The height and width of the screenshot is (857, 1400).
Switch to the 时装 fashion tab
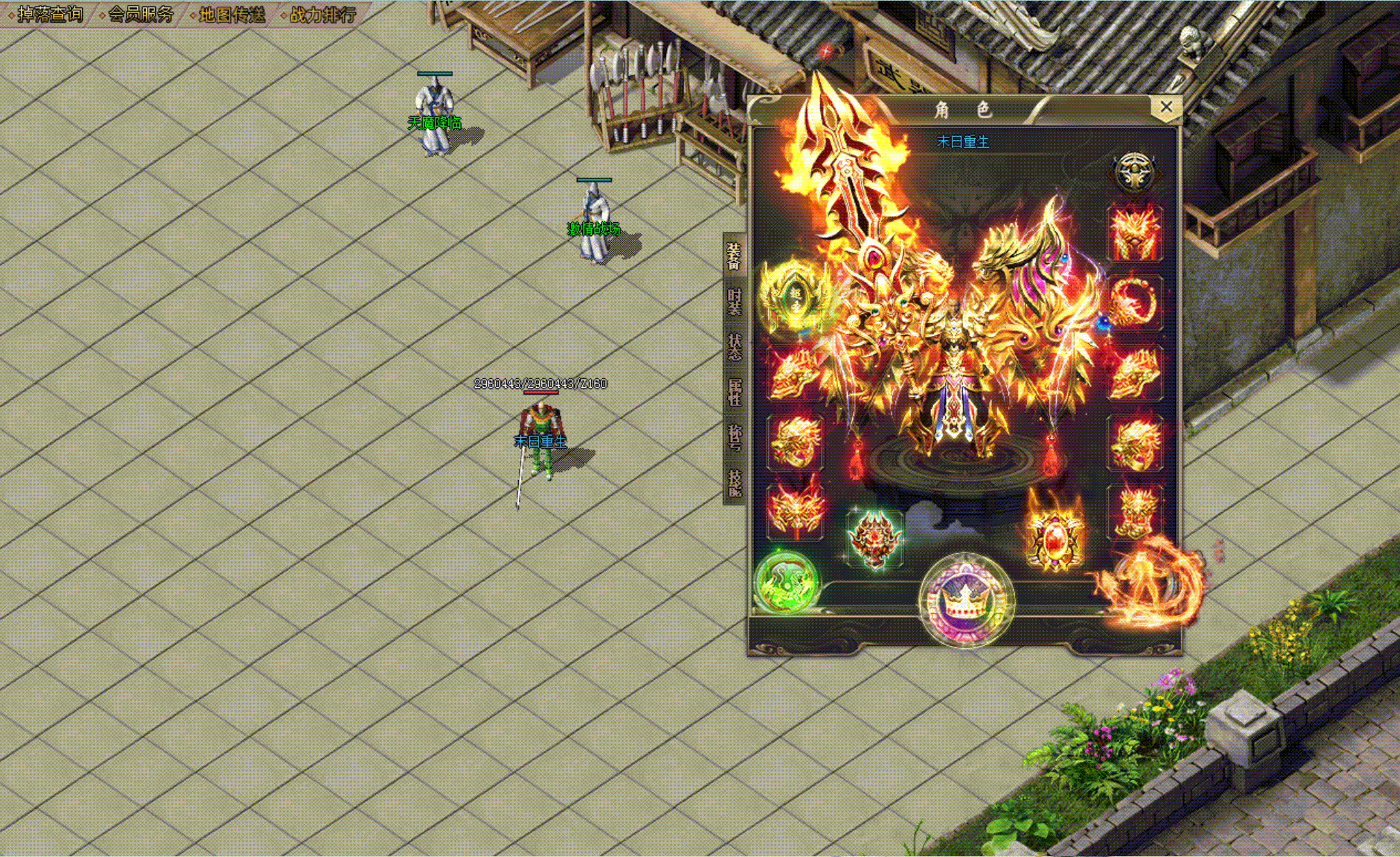tap(734, 302)
